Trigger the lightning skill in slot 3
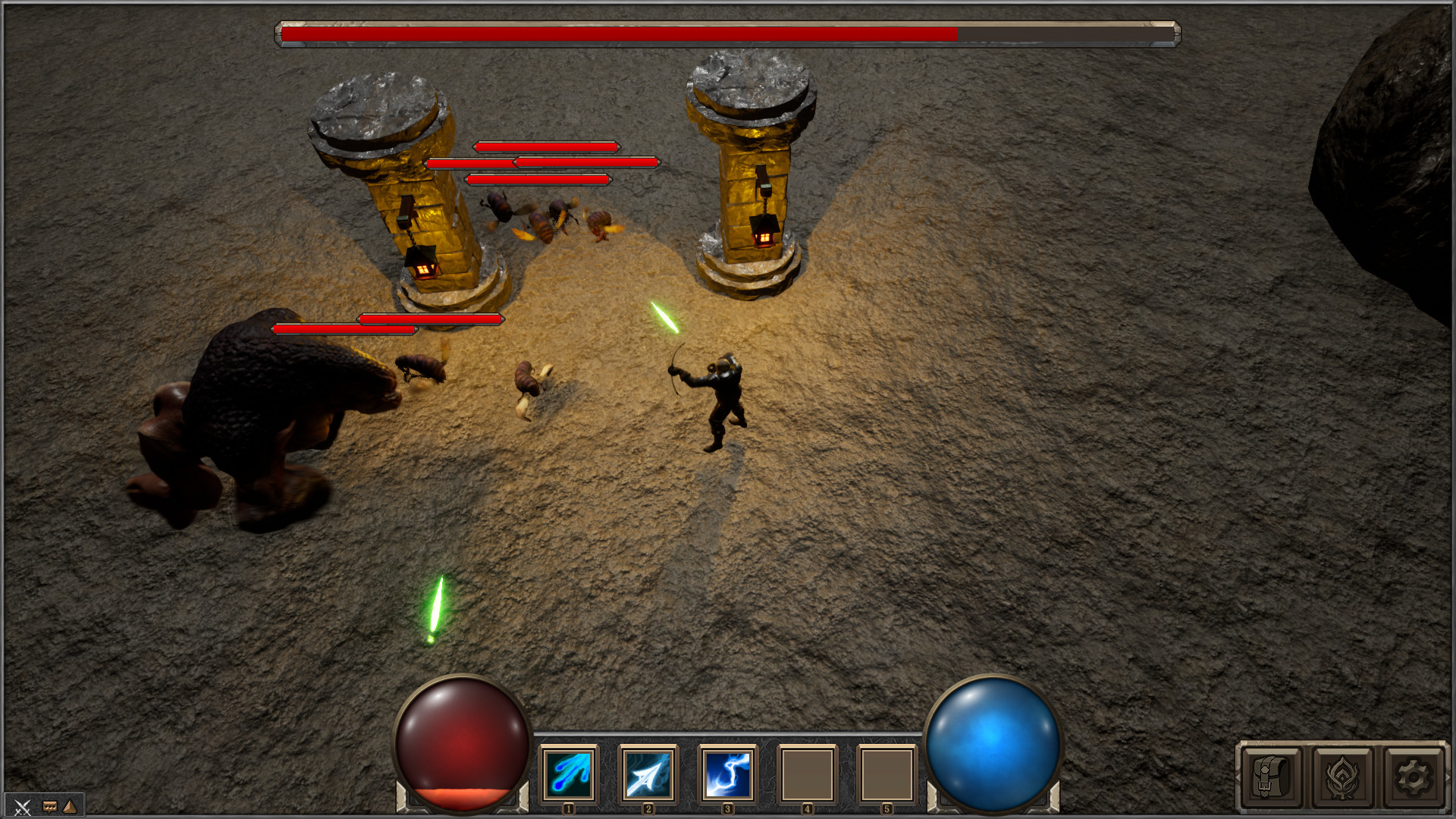The image size is (1456, 819). (729, 774)
